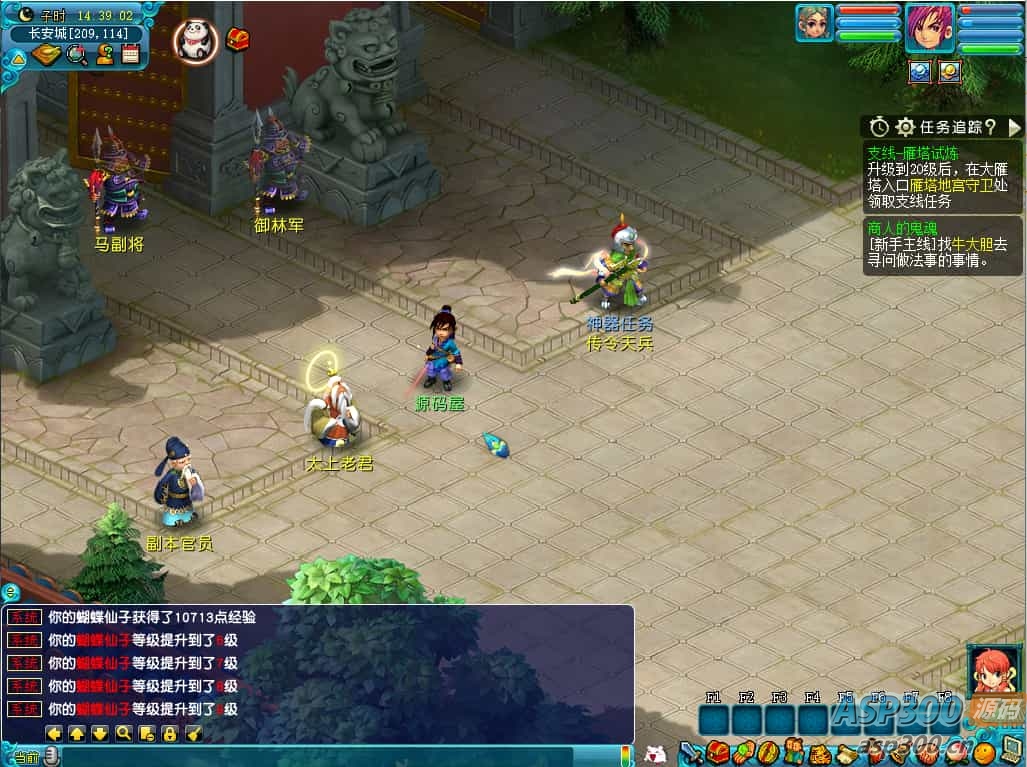The height and width of the screenshot is (767, 1027).
Task: Open quest tracker settings gear
Action: (905, 127)
